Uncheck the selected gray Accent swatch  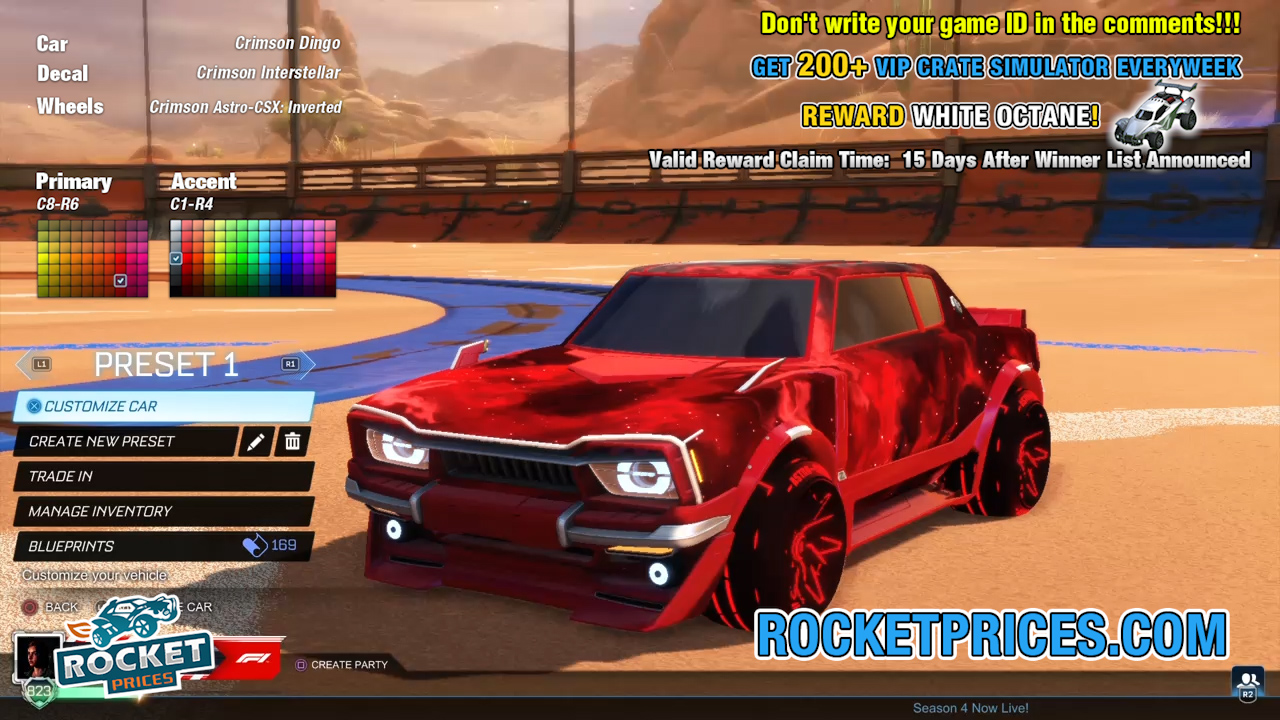tap(176, 258)
